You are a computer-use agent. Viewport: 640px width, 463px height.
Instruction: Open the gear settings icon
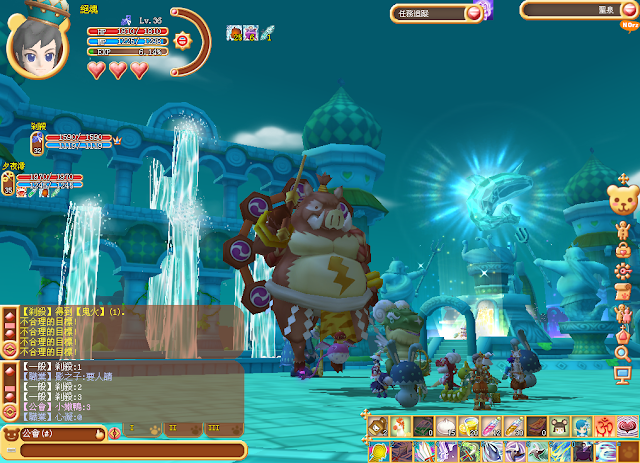click(x=622, y=271)
